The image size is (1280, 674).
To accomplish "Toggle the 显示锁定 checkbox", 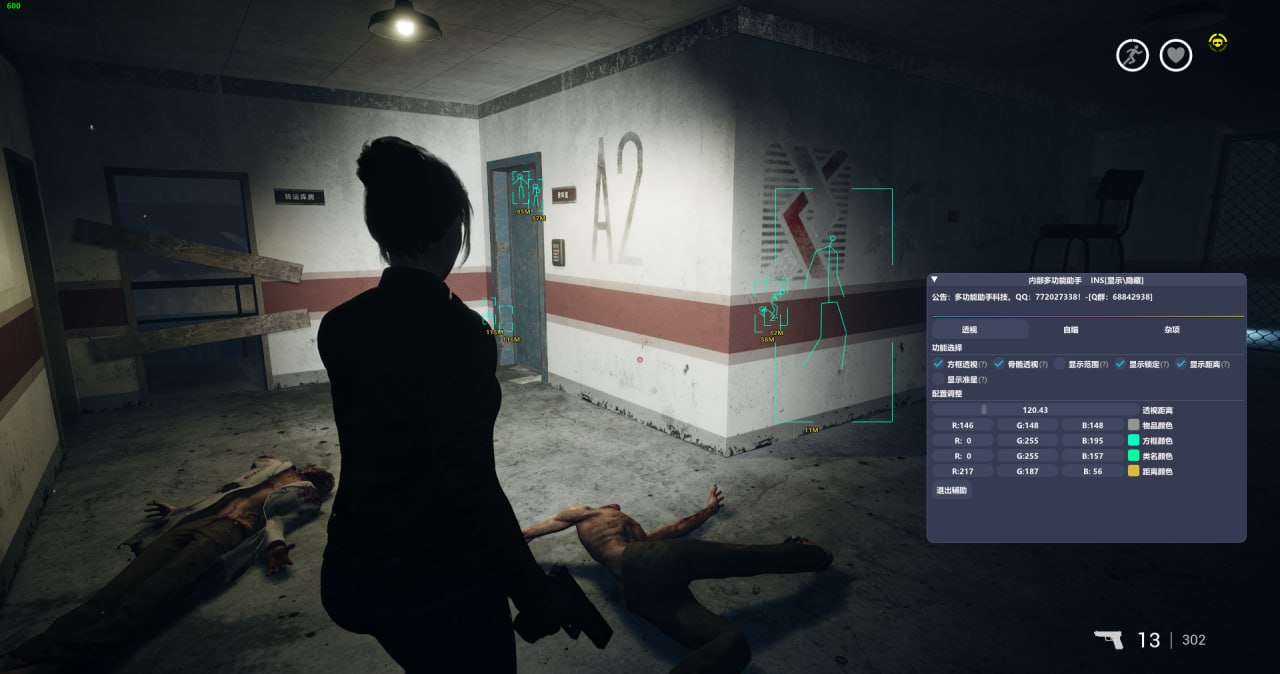I will click(1120, 364).
